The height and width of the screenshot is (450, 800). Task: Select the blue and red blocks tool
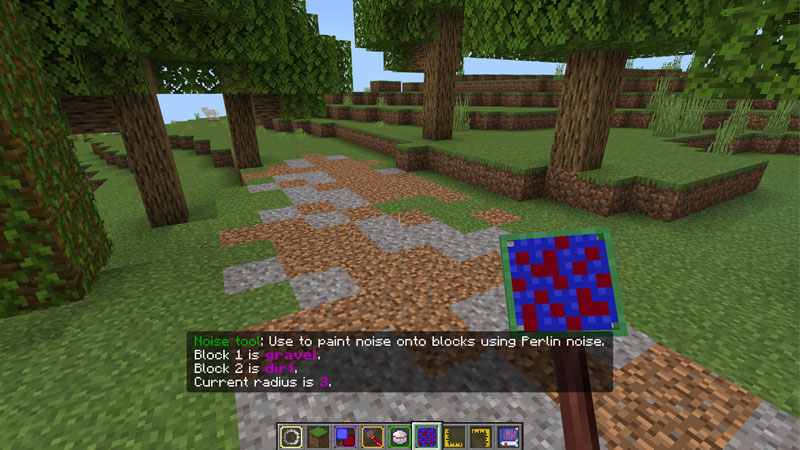click(x=347, y=436)
